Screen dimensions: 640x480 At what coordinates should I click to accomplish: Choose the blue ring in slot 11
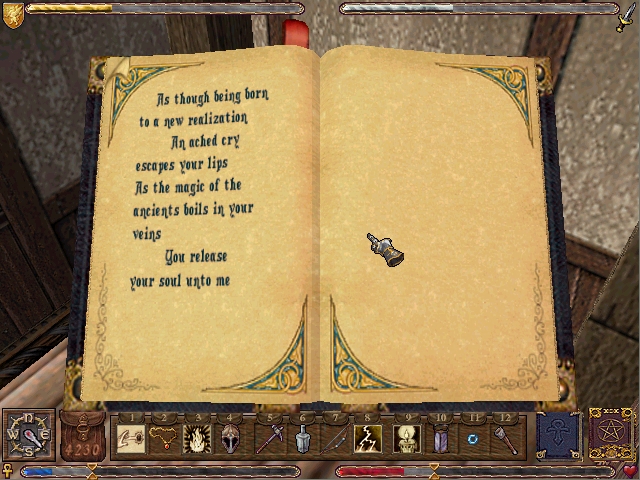(x=473, y=438)
